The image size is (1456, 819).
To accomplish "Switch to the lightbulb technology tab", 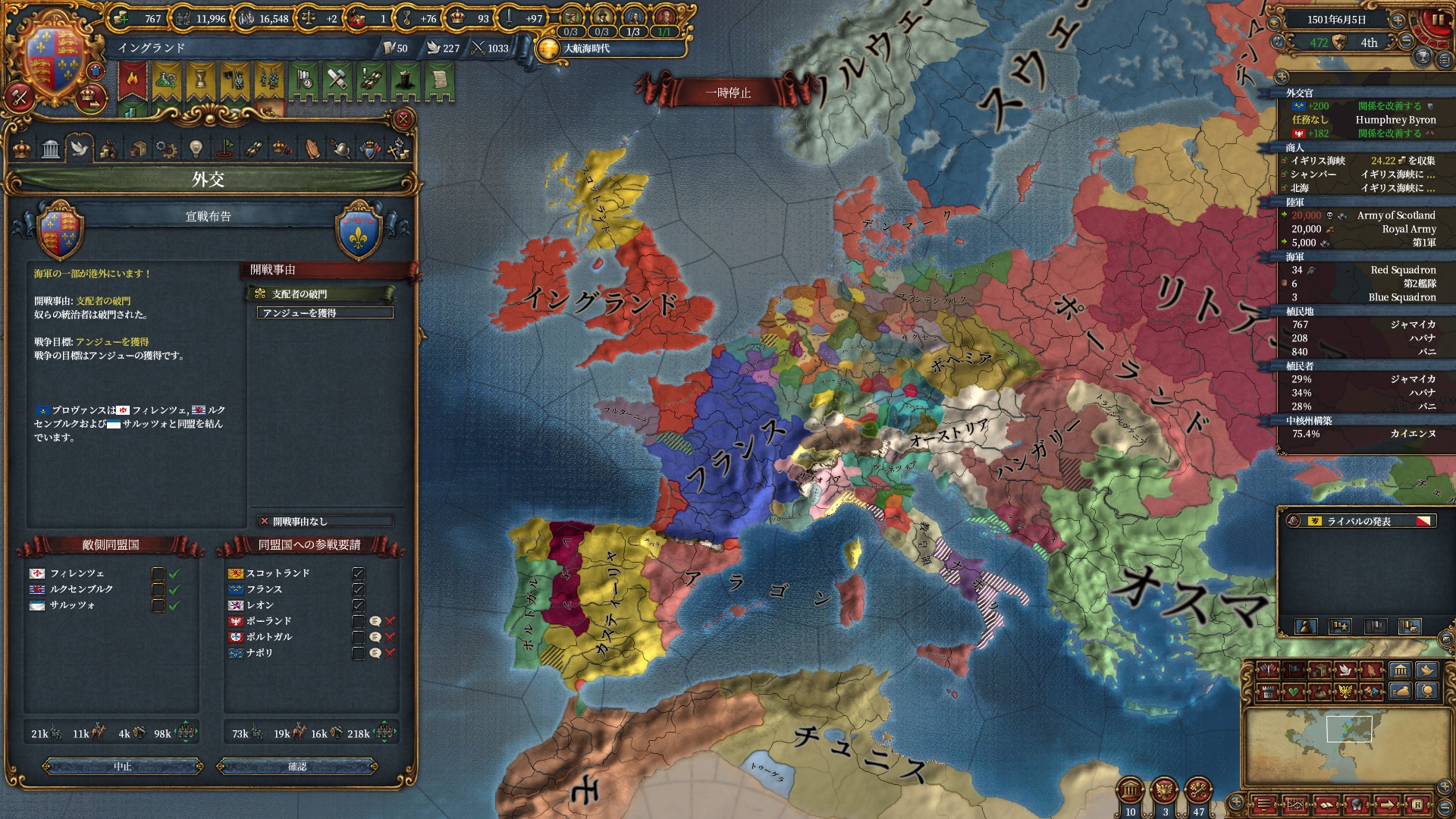I will click(196, 149).
